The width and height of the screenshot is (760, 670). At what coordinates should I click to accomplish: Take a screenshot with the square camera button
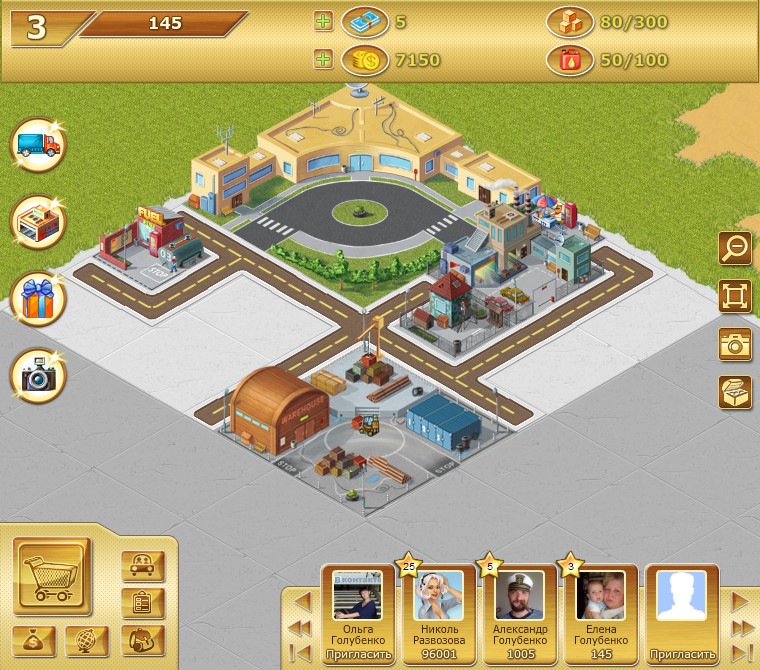click(x=735, y=344)
